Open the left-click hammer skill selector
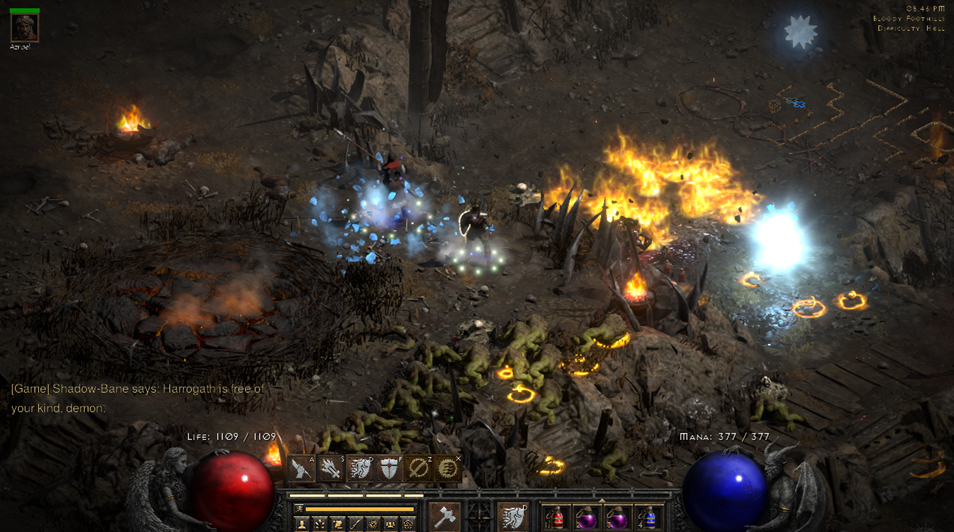The width and height of the screenshot is (954, 532). click(444, 517)
